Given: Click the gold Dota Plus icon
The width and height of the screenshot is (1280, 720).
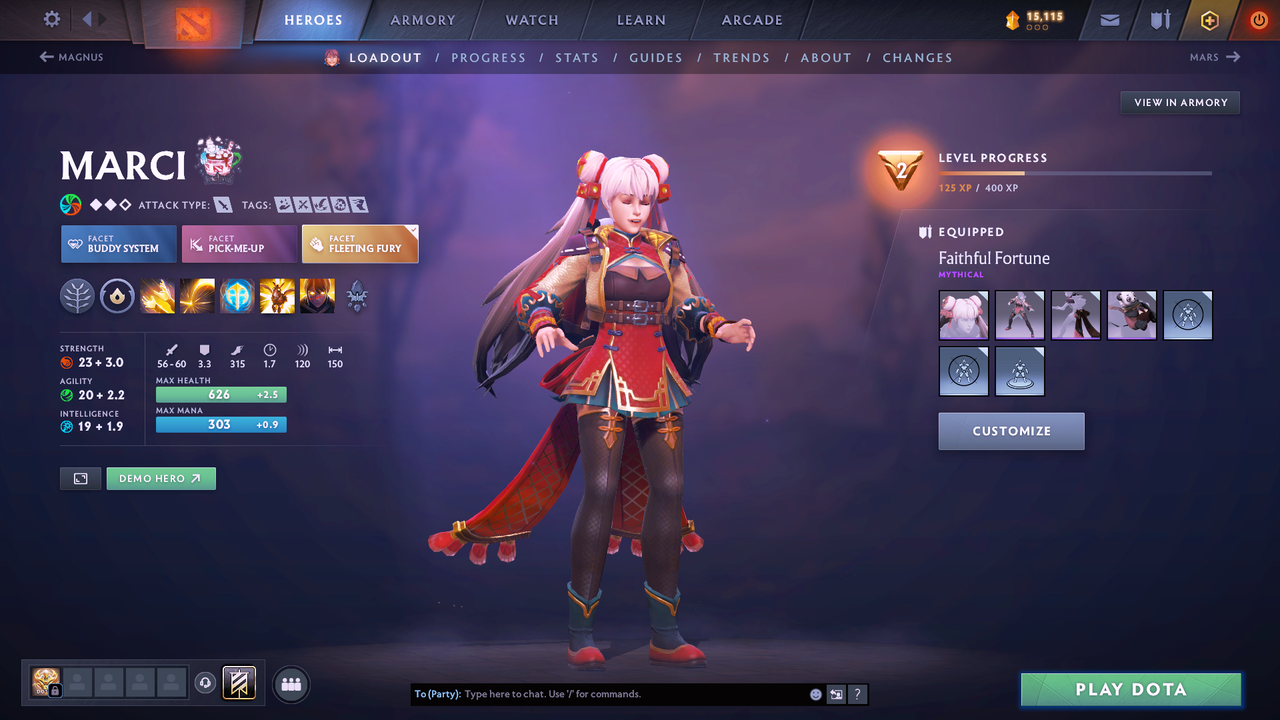Looking at the screenshot, I should click(x=1209, y=19).
